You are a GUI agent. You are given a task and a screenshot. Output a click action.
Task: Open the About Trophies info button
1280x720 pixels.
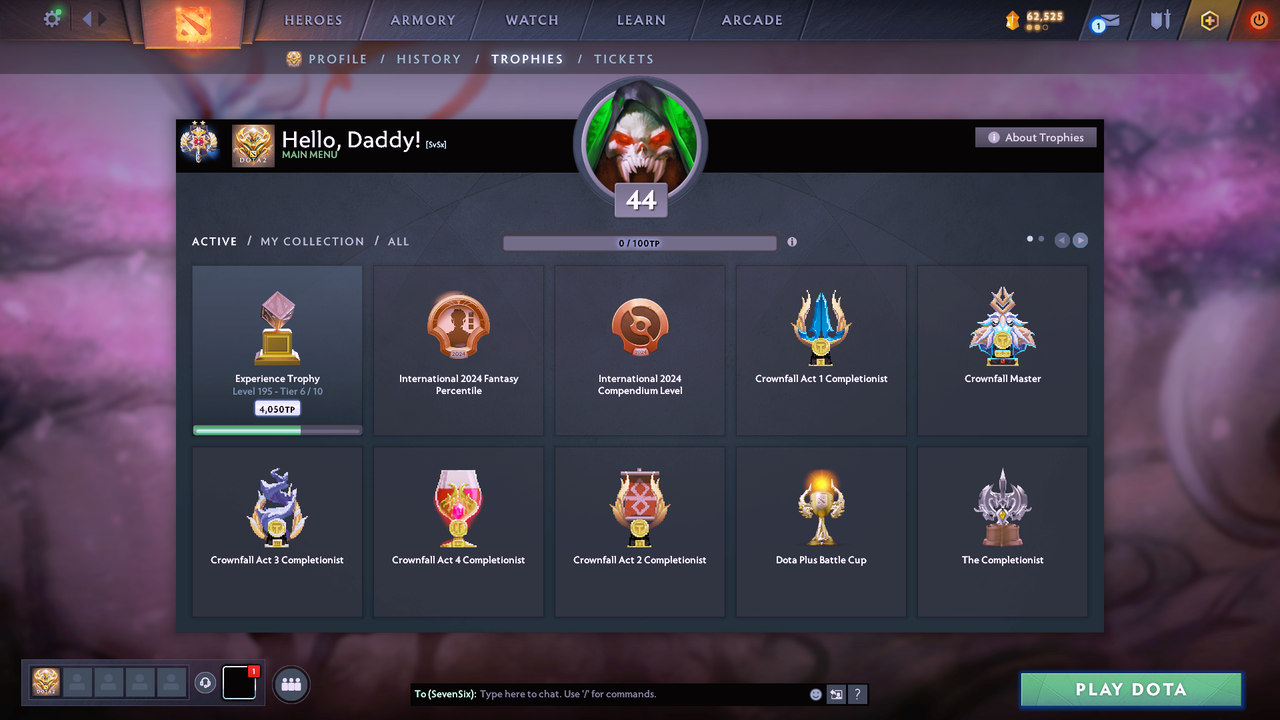tap(1035, 137)
